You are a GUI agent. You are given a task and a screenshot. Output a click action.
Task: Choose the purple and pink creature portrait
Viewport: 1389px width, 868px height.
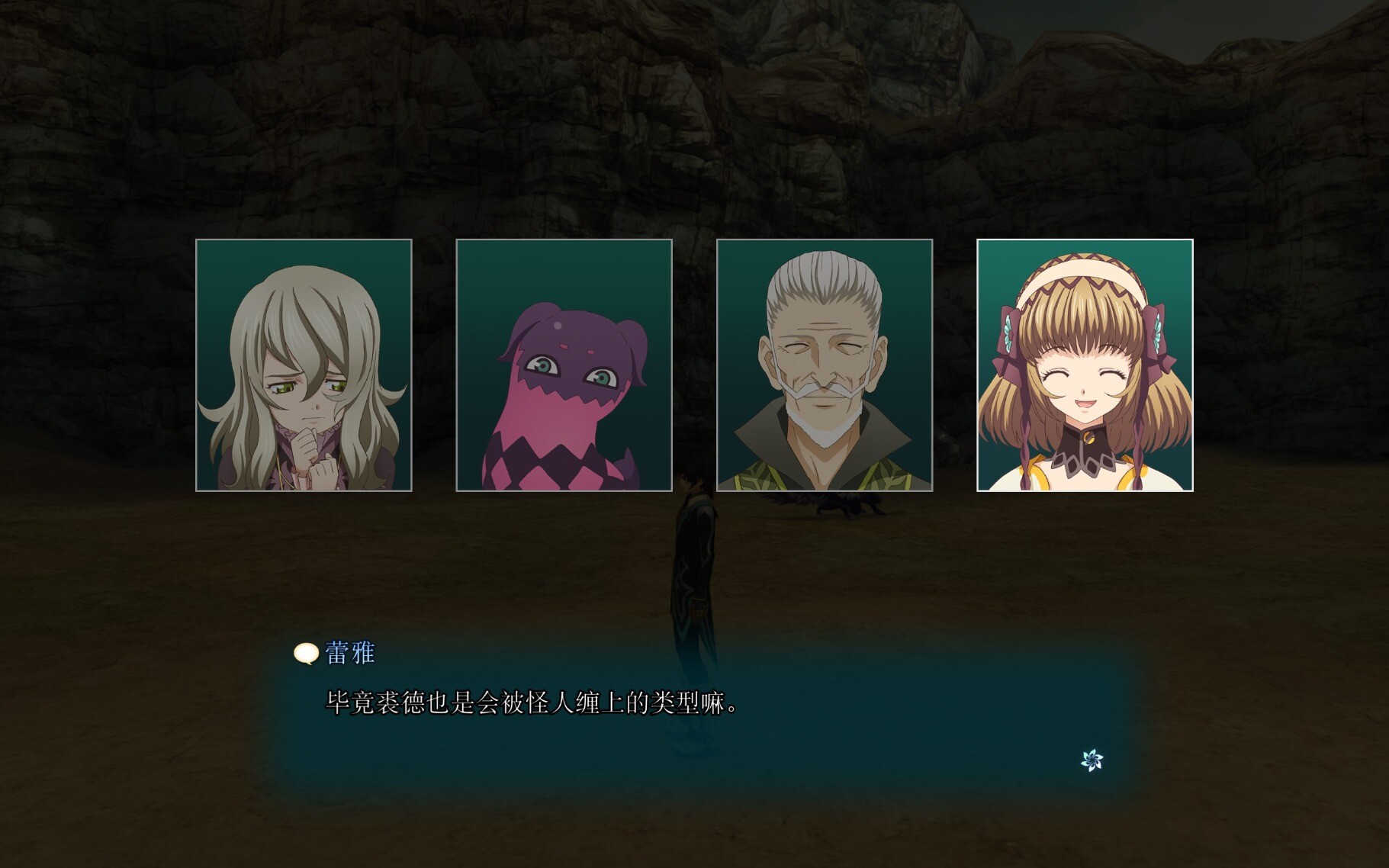tap(564, 365)
